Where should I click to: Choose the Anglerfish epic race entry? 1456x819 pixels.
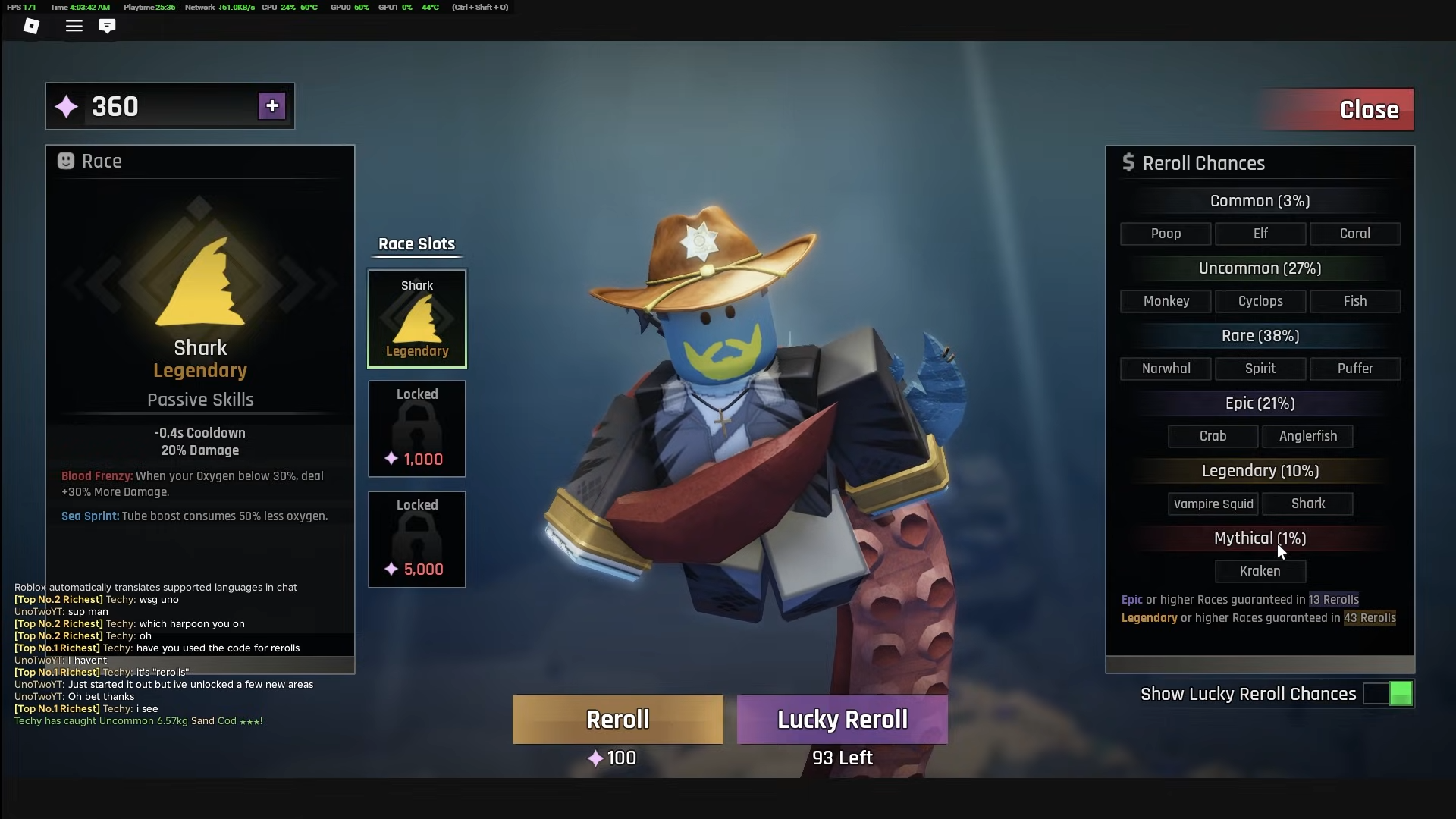point(1307,436)
